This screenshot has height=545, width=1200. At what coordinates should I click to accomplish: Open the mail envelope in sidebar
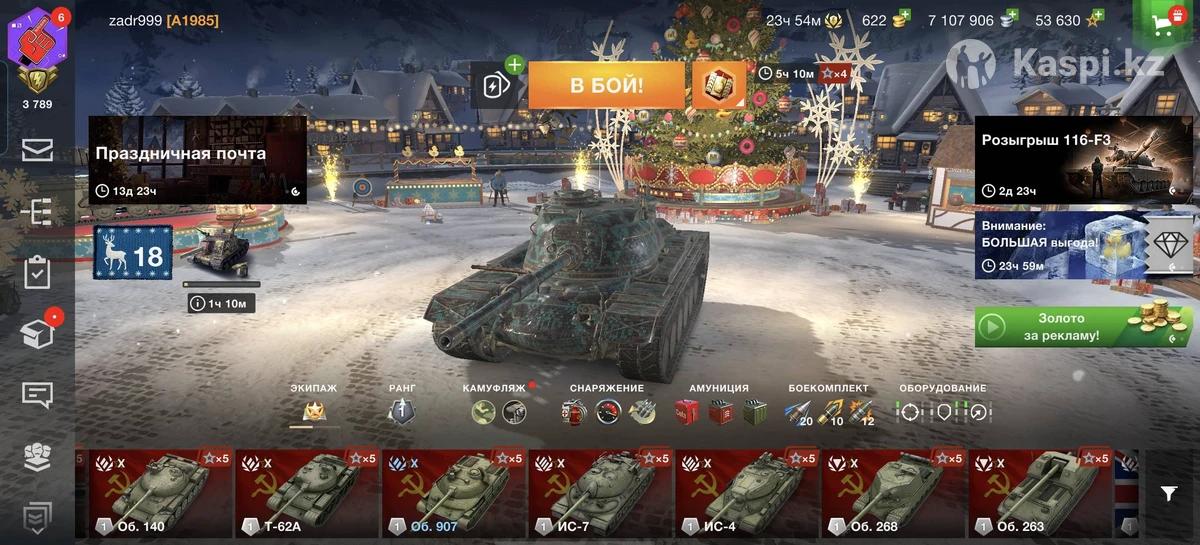pos(37,150)
